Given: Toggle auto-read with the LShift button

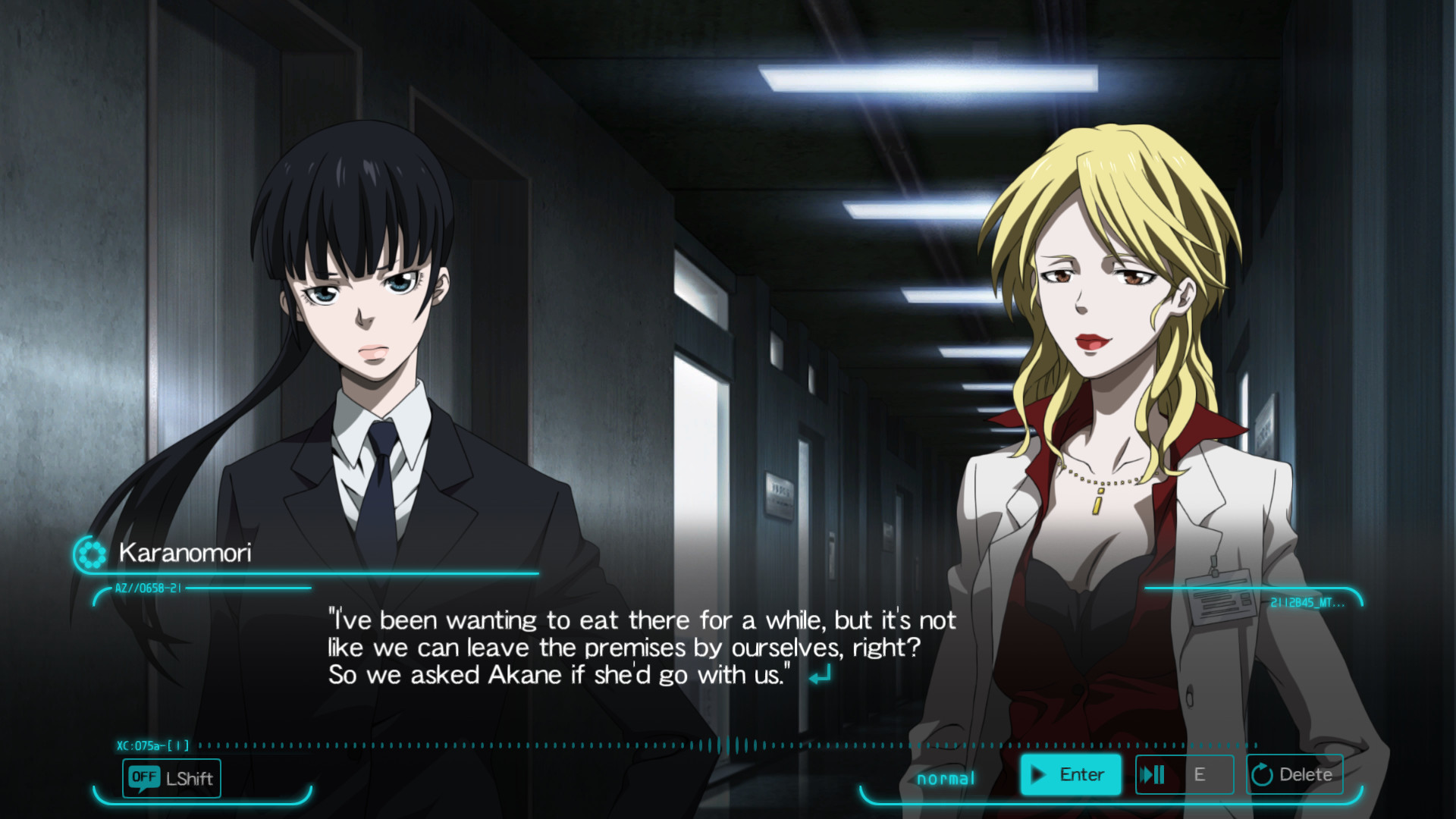Looking at the screenshot, I should [x=171, y=778].
